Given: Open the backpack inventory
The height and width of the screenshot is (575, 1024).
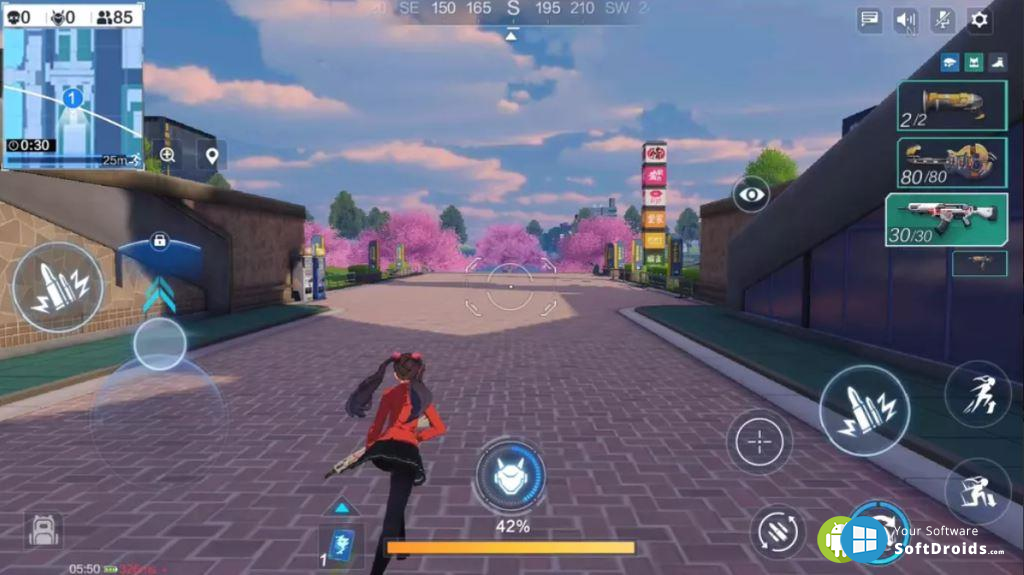Looking at the screenshot, I should (x=43, y=530).
